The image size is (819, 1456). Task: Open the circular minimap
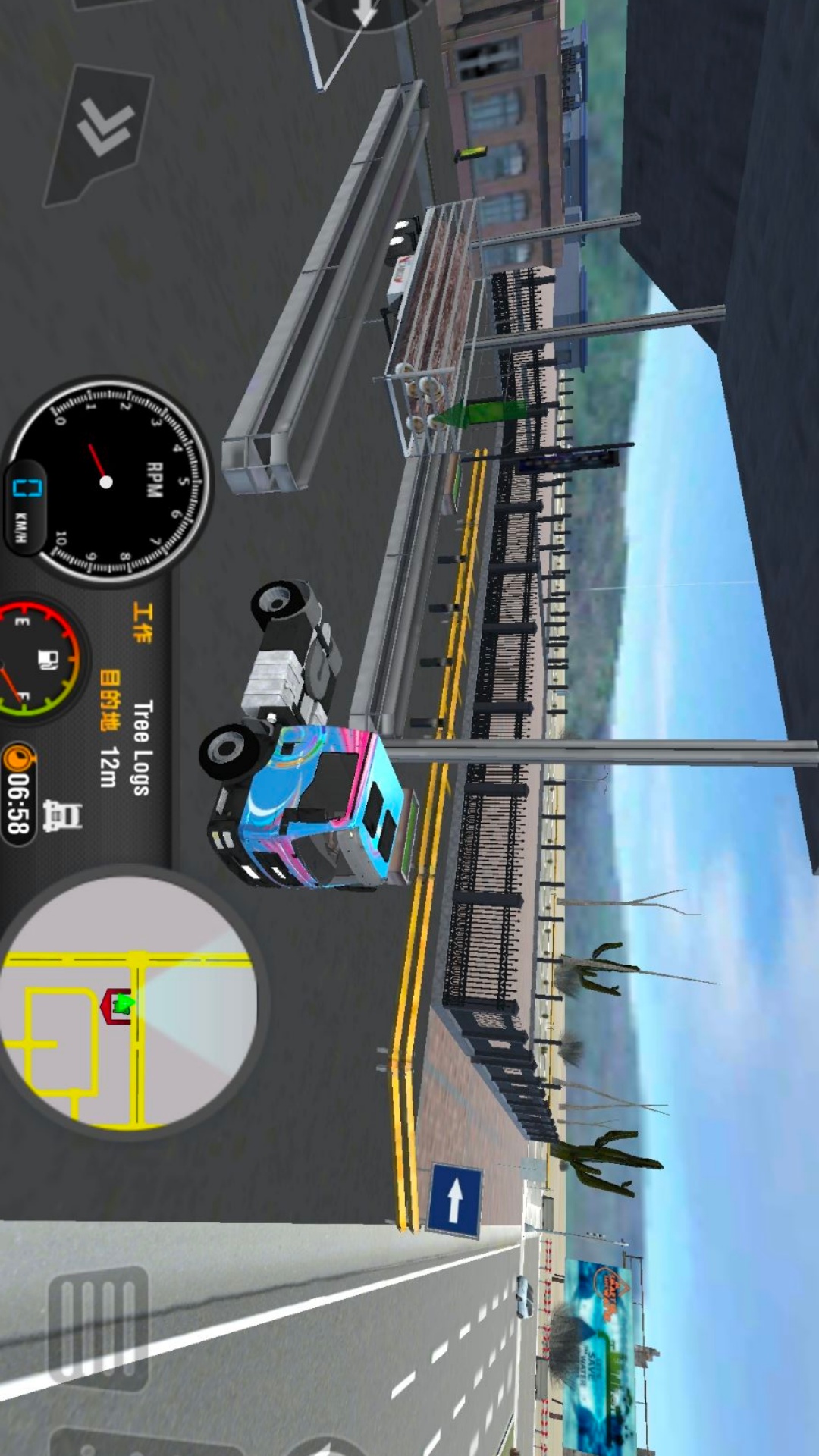(x=127, y=1003)
